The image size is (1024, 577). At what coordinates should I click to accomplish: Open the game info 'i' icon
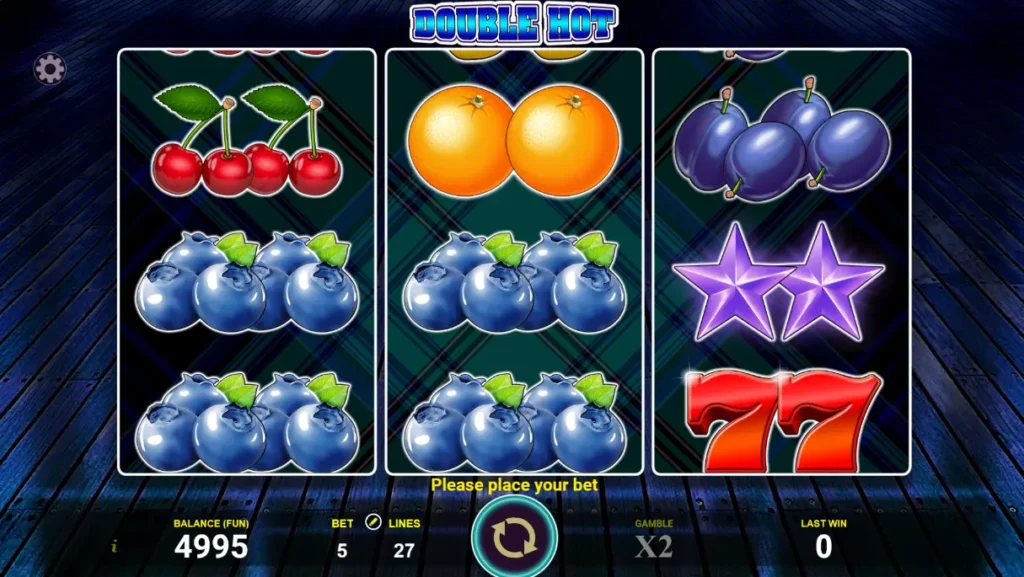[115, 546]
